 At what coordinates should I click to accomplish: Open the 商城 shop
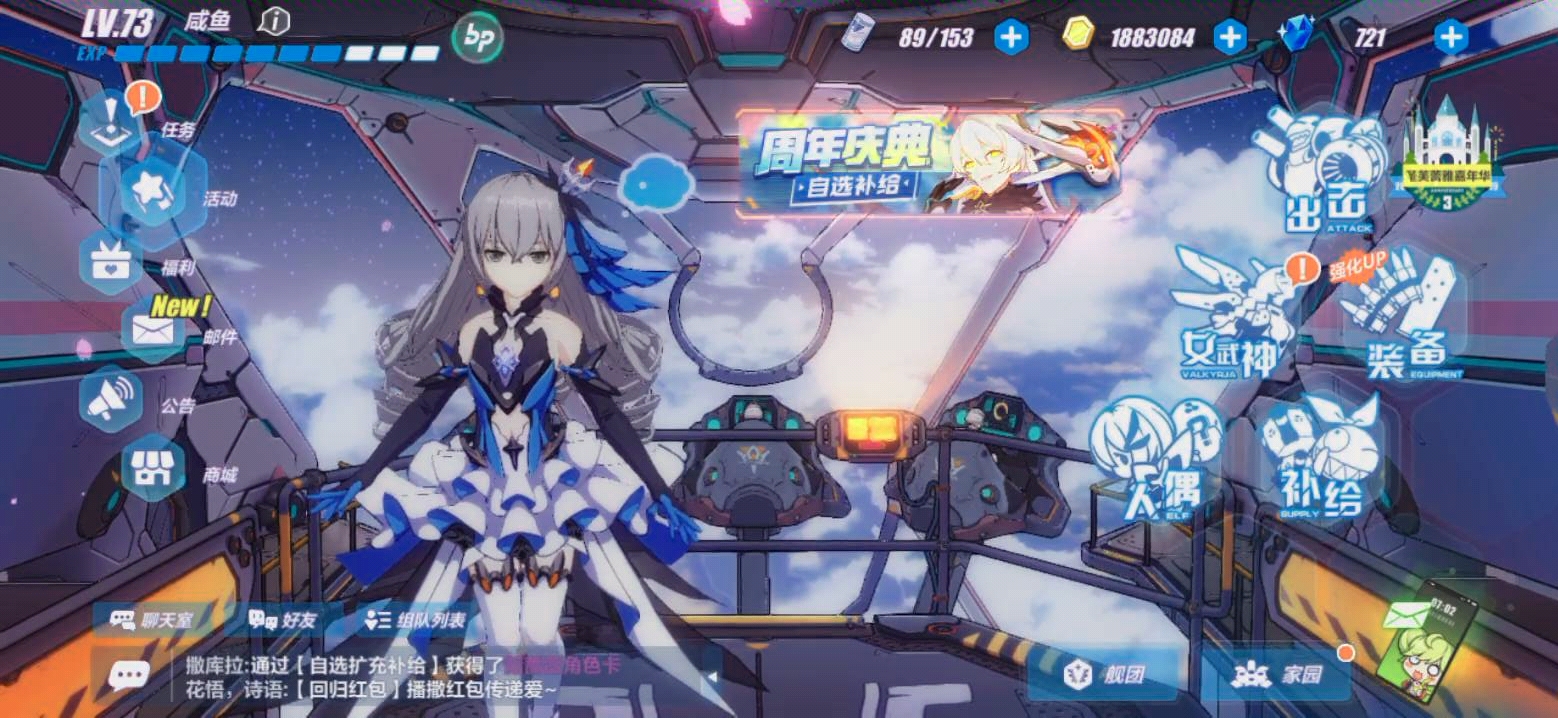click(x=153, y=468)
